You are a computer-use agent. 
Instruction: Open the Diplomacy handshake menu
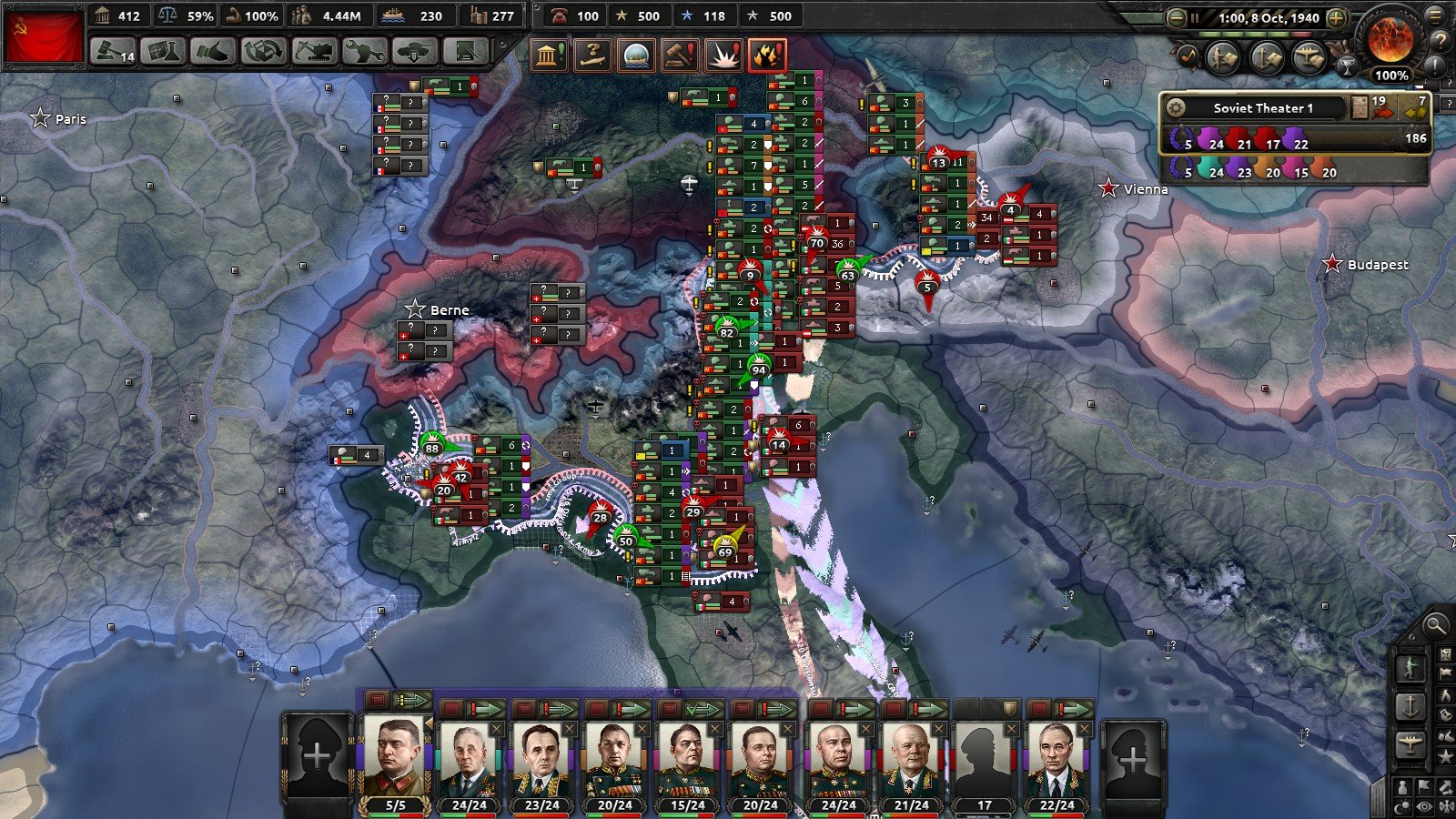pyautogui.click(x=213, y=51)
